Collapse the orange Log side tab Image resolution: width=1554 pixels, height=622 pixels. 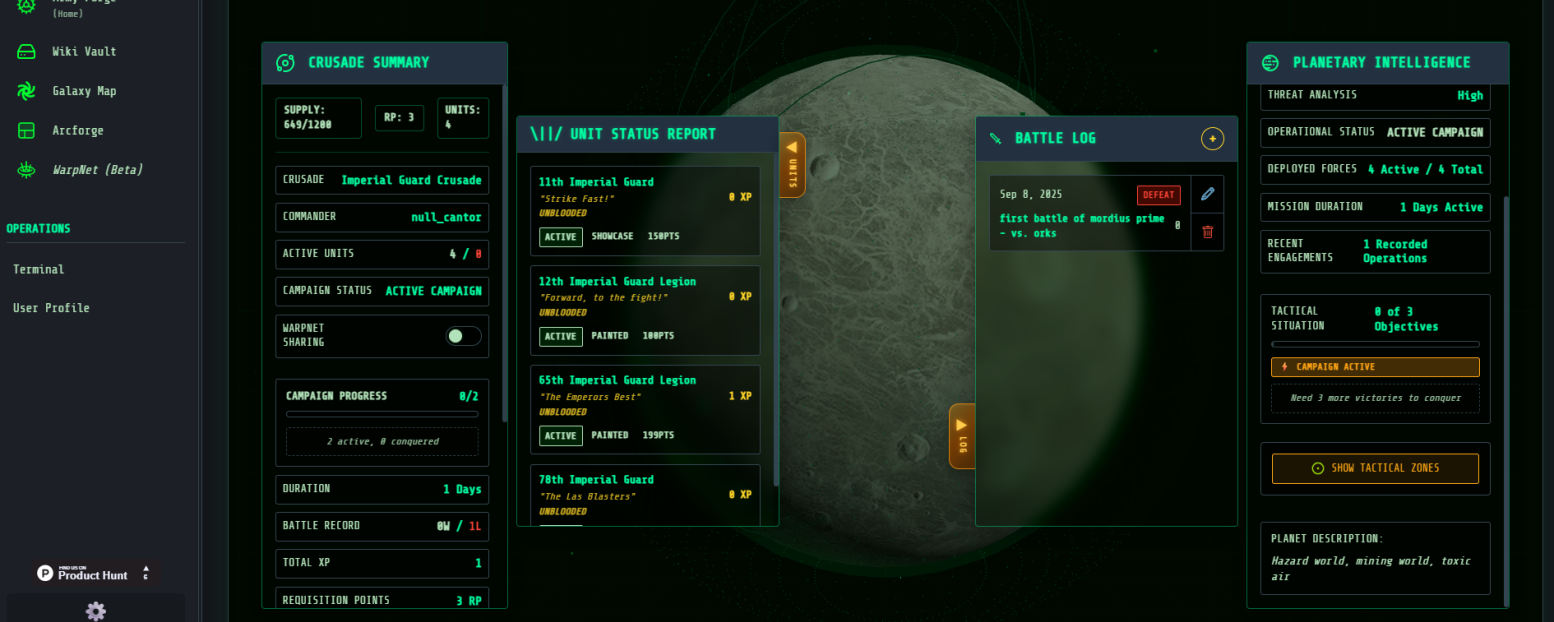[961, 436]
